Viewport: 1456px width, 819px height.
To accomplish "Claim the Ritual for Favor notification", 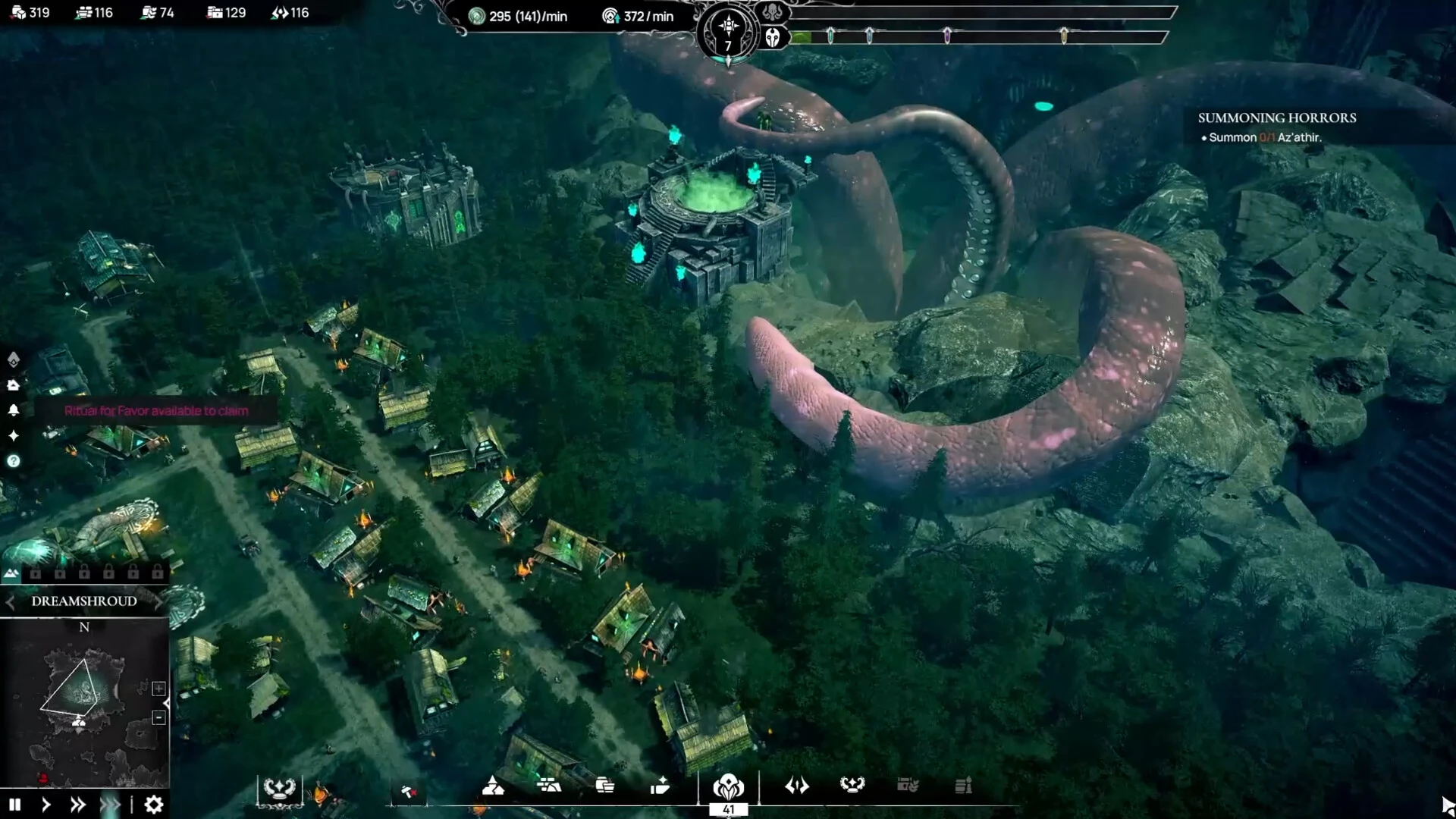I will pyautogui.click(x=155, y=411).
